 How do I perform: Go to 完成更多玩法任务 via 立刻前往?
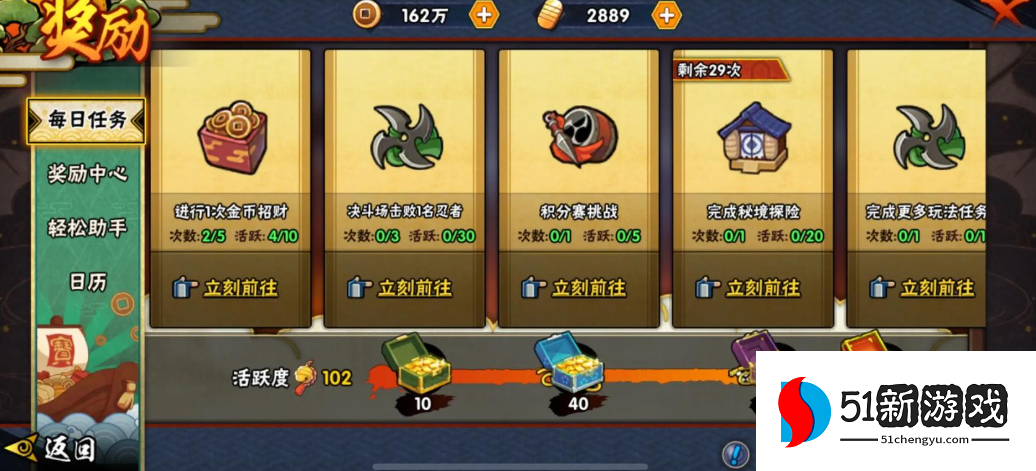pos(923,288)
